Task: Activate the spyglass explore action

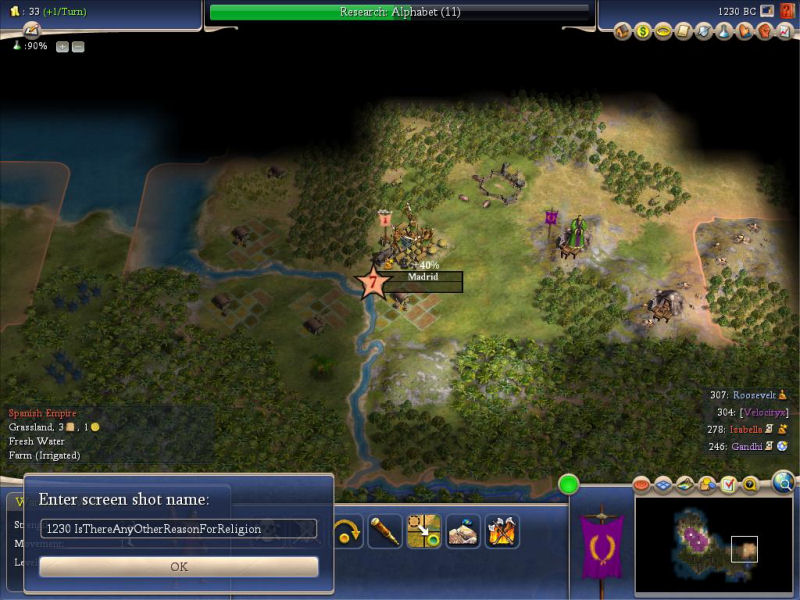Action: tap(384, 531)
